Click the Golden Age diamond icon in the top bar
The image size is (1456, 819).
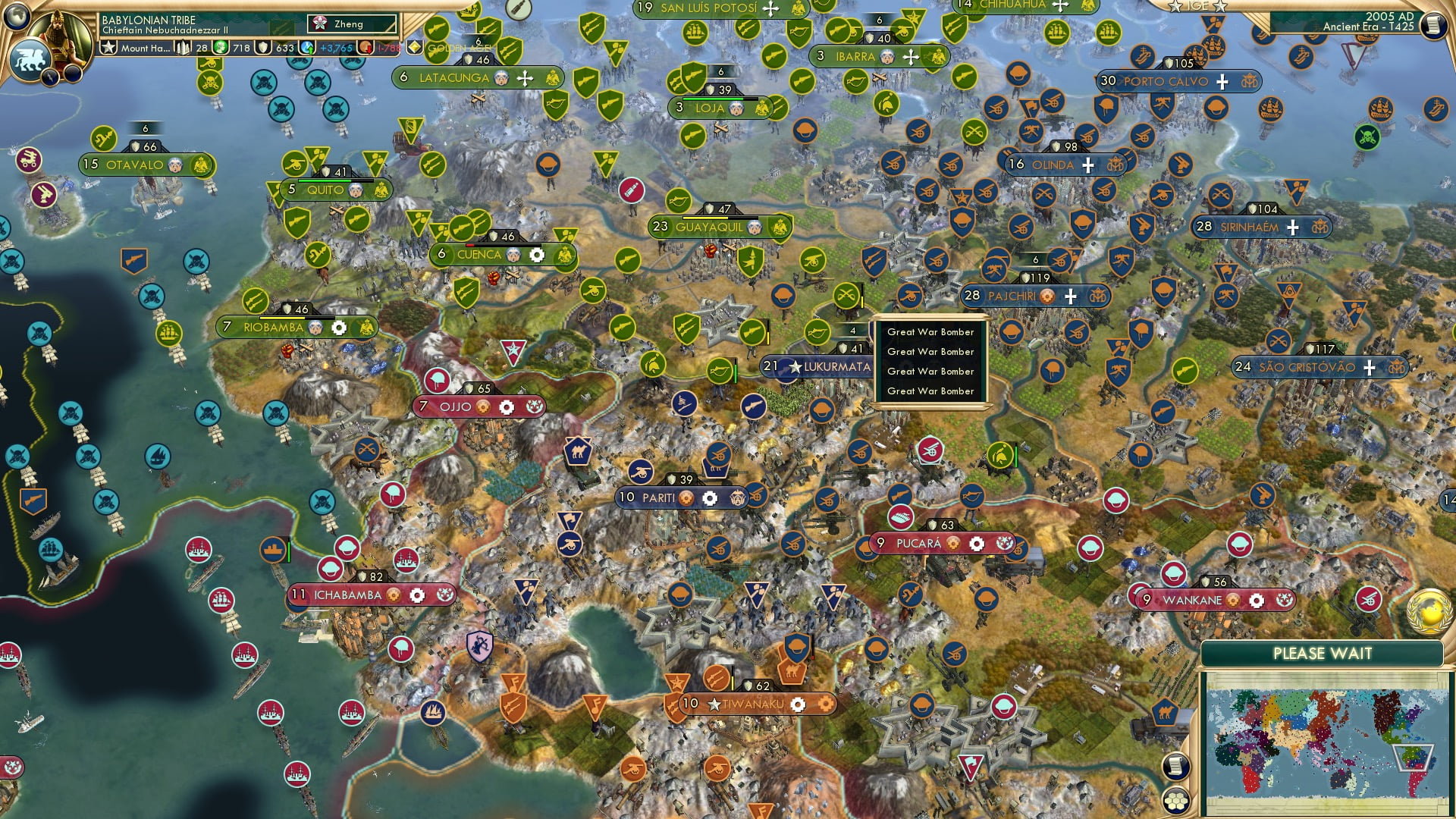(415, 47)
